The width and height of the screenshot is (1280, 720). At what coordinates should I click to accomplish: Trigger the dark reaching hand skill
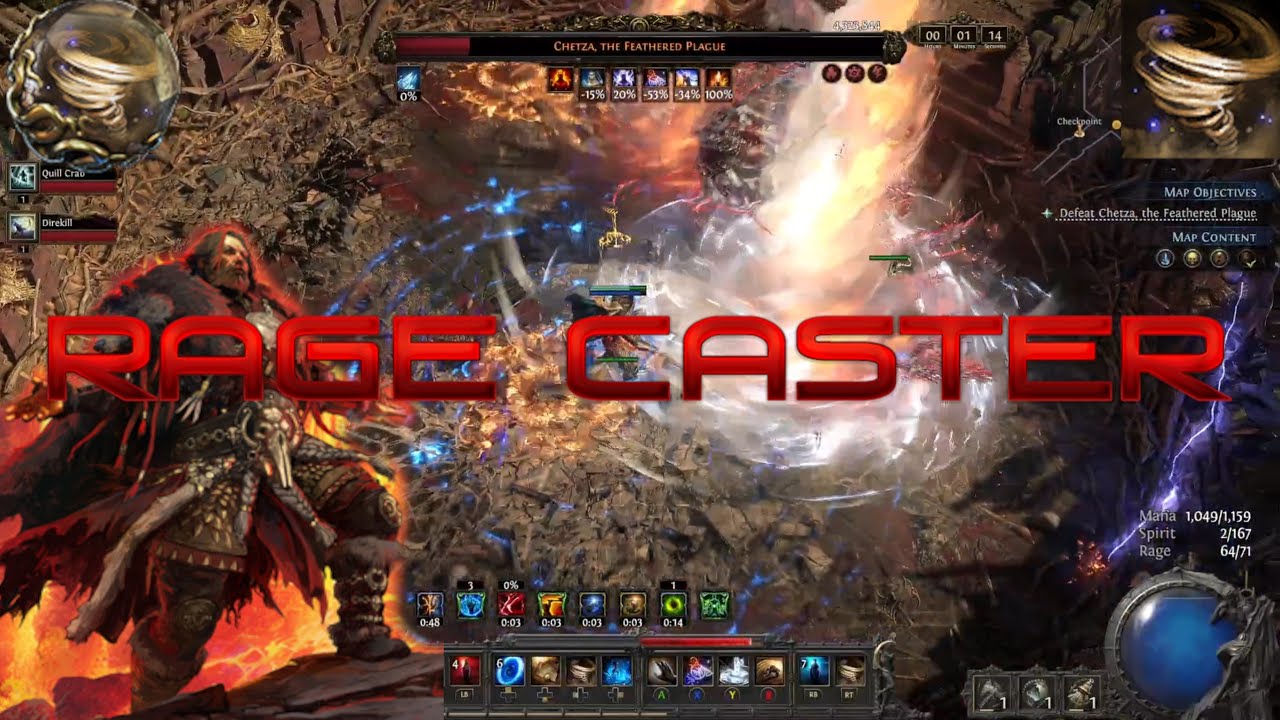click(661, 670)
